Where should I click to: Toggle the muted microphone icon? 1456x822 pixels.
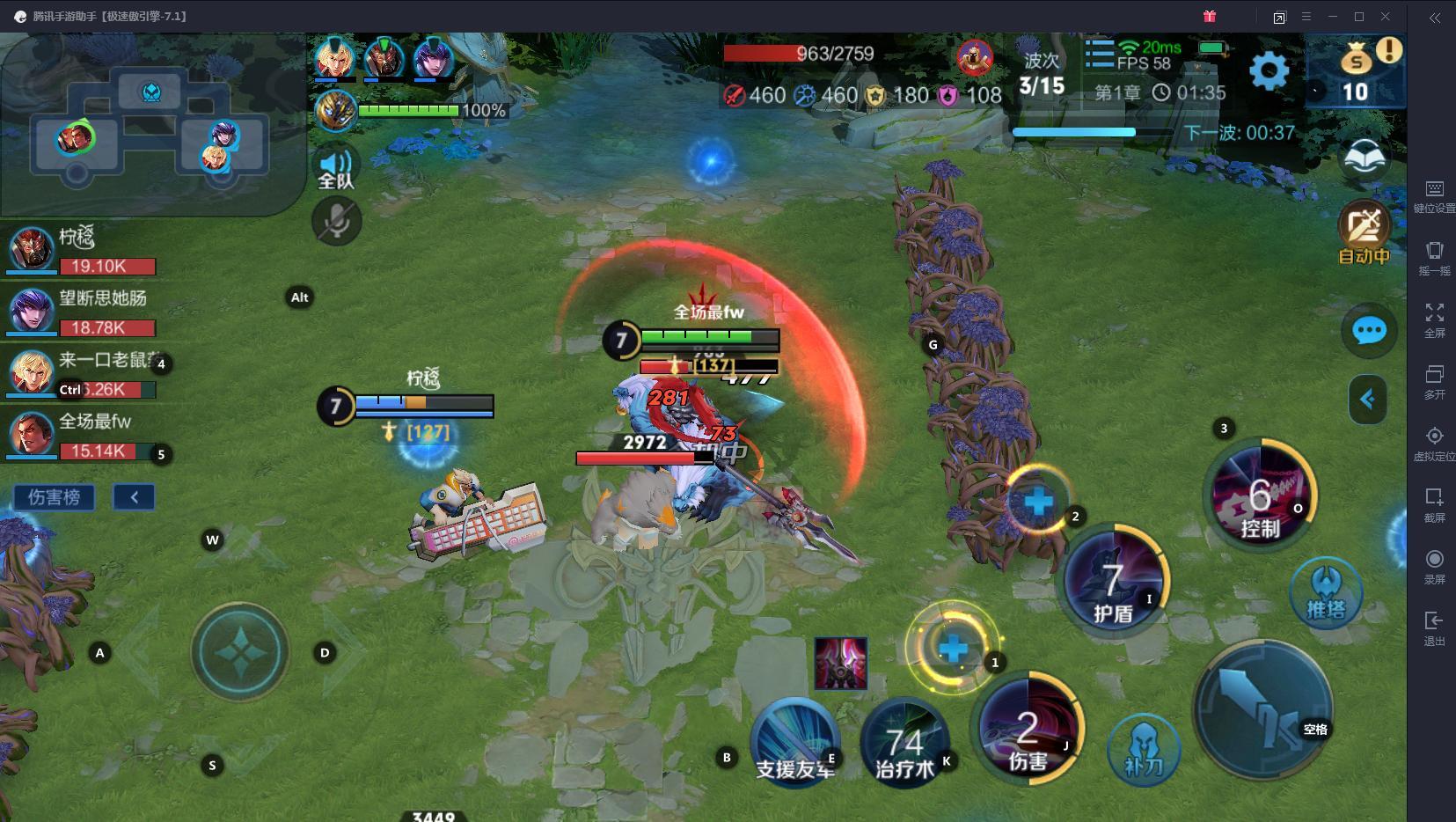point(336,221)
